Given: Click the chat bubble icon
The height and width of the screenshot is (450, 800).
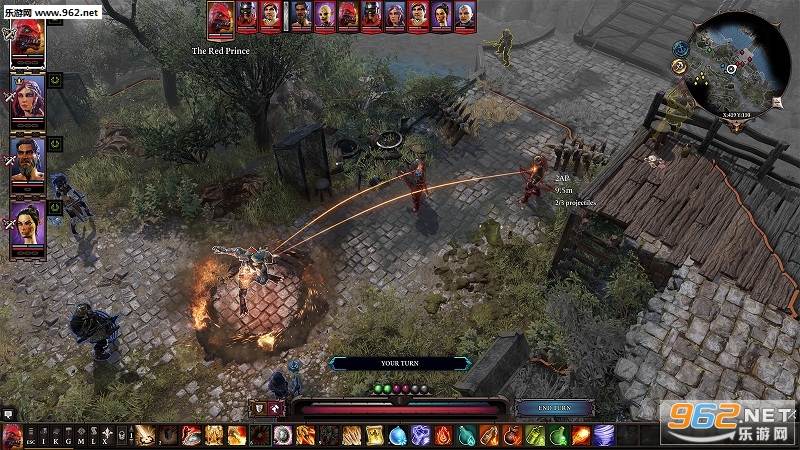Looking at the screenshot, I should [7, 412].
